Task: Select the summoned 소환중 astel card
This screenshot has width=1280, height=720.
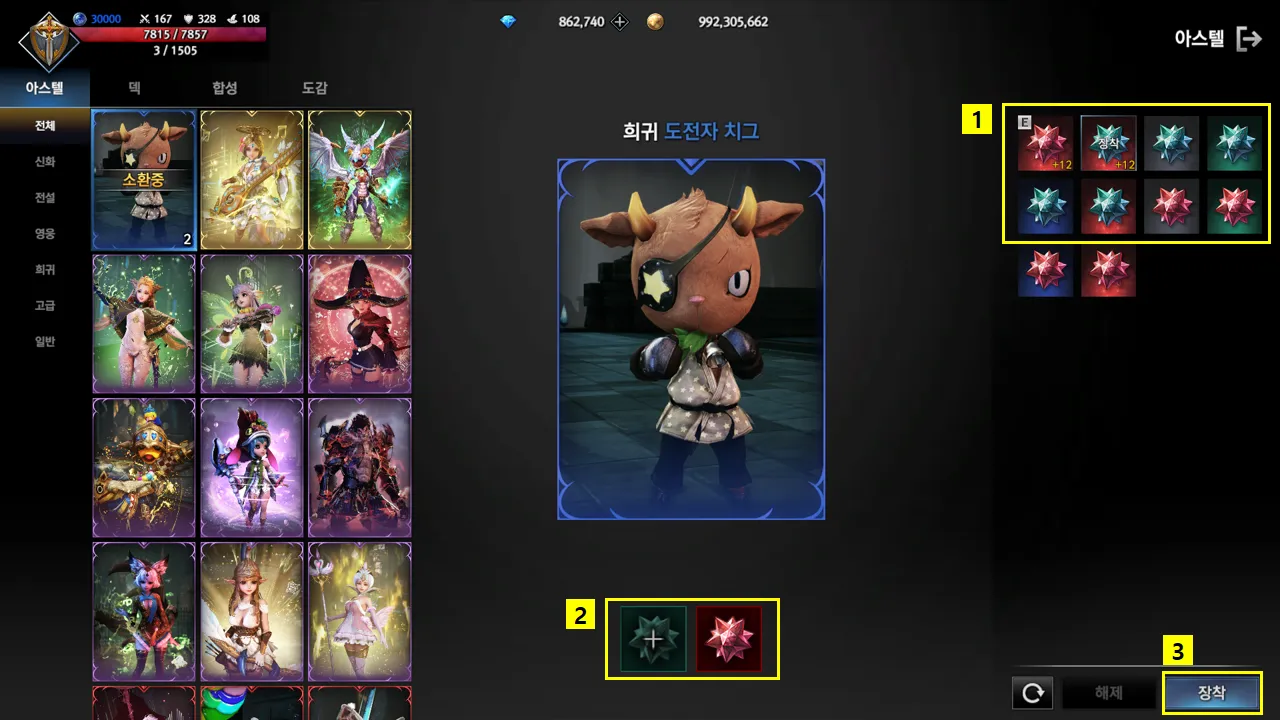Action: pyautogui.click(x=142, y=180)
